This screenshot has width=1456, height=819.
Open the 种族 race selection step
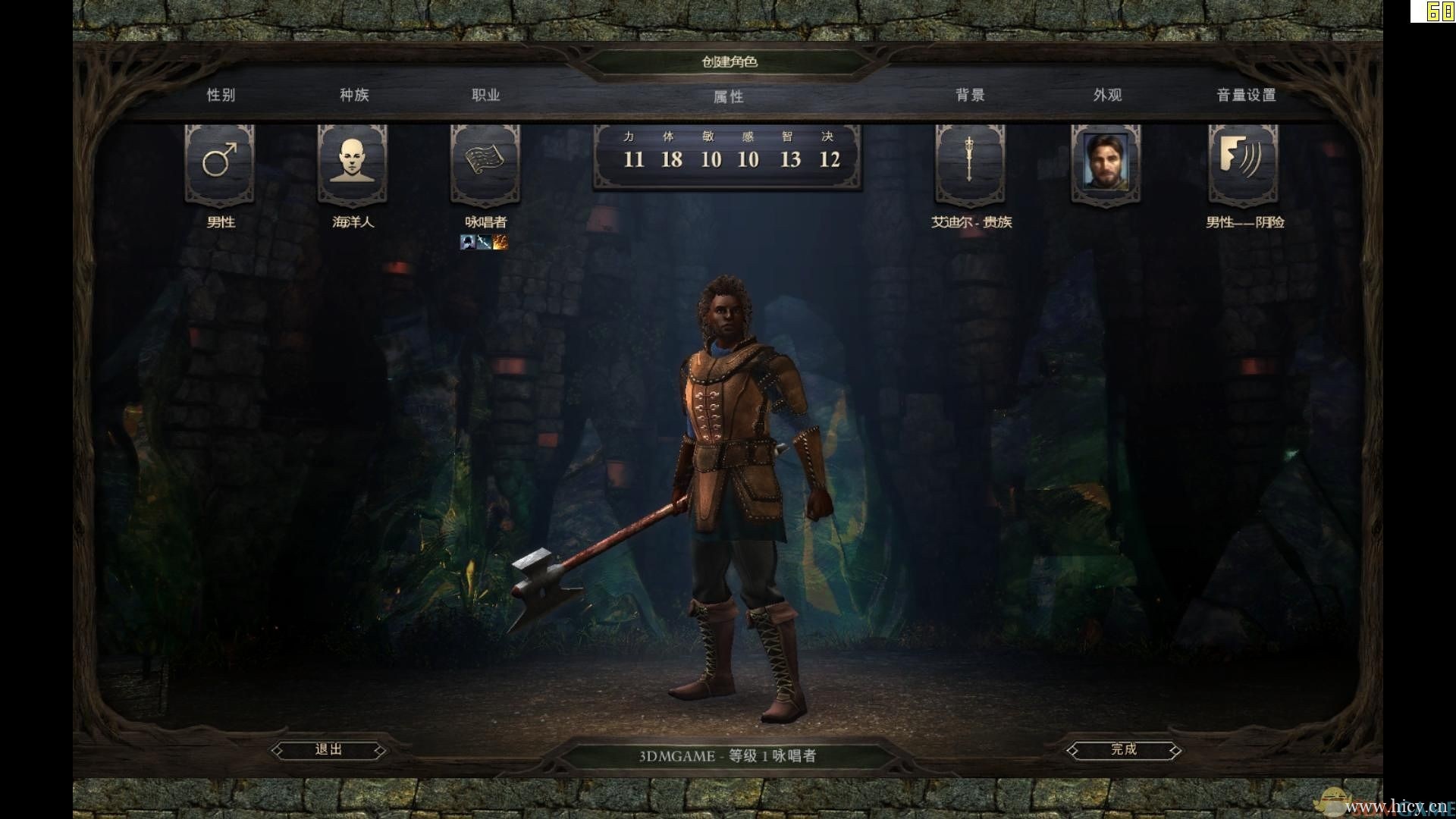tap(353, 95)
